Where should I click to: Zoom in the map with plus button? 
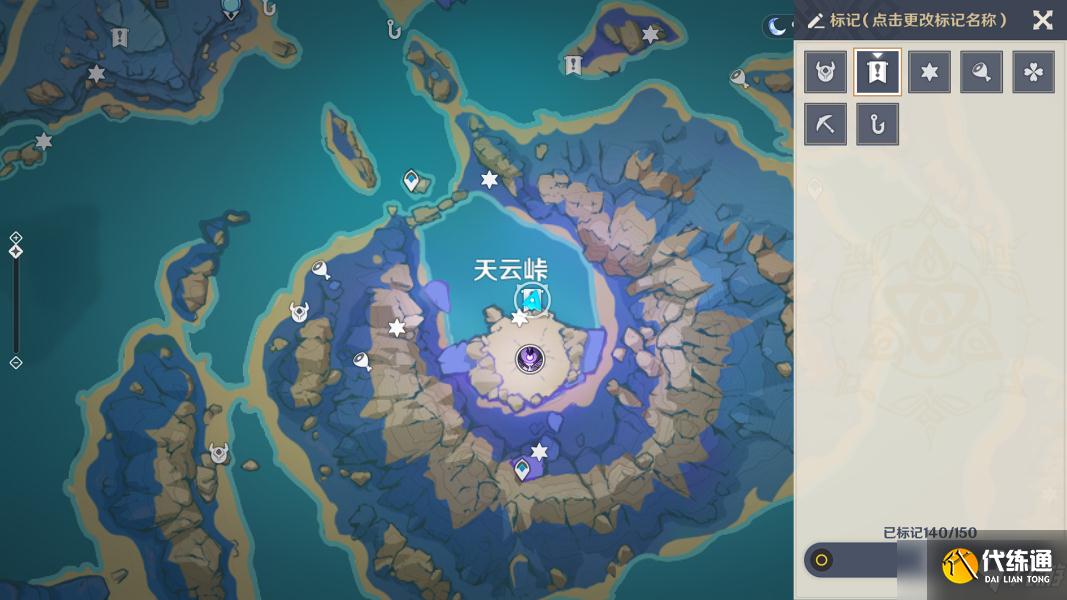coord(16,237)
